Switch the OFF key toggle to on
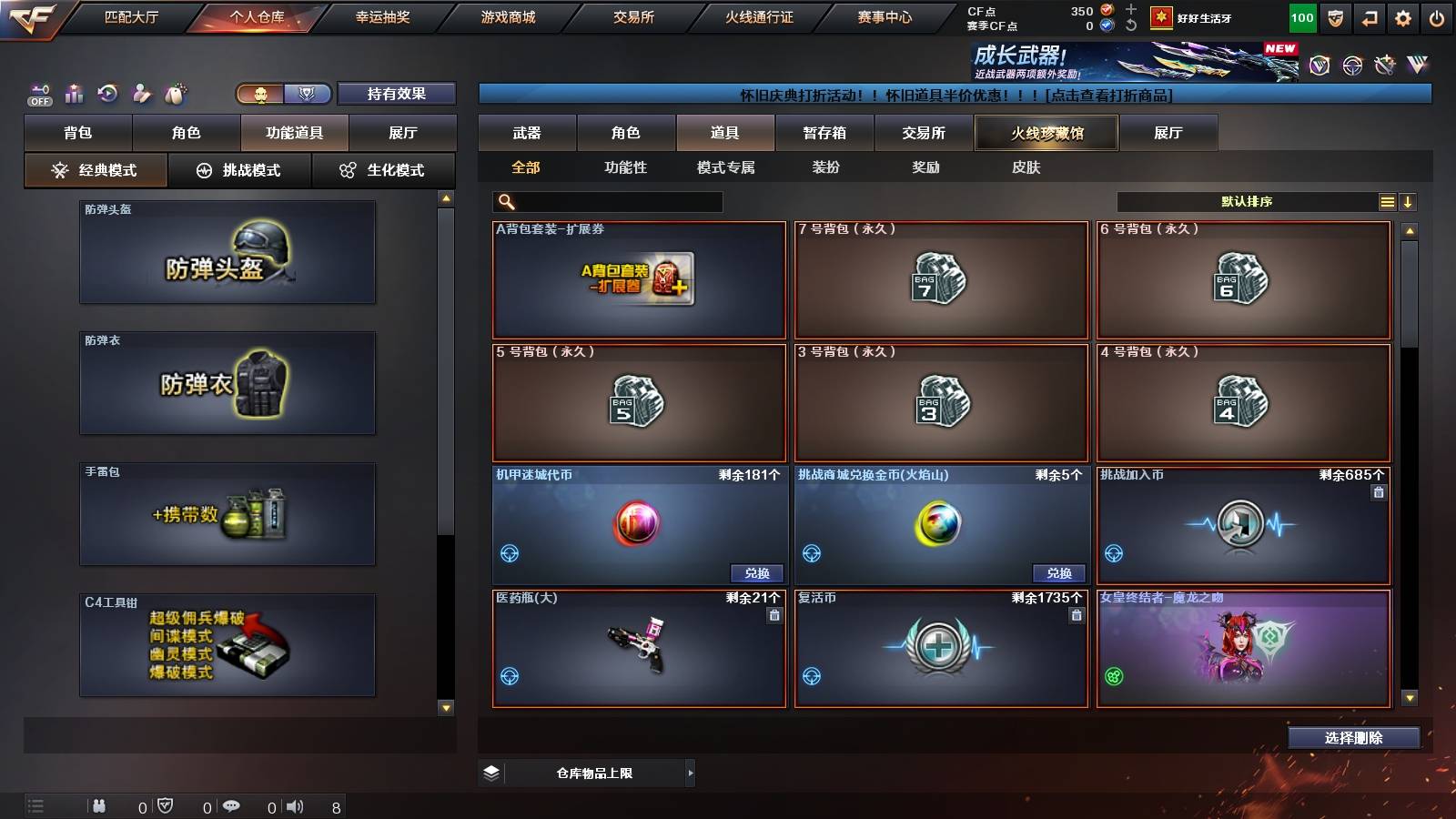This screenshot has height=819, width=1456. (38, 91)
